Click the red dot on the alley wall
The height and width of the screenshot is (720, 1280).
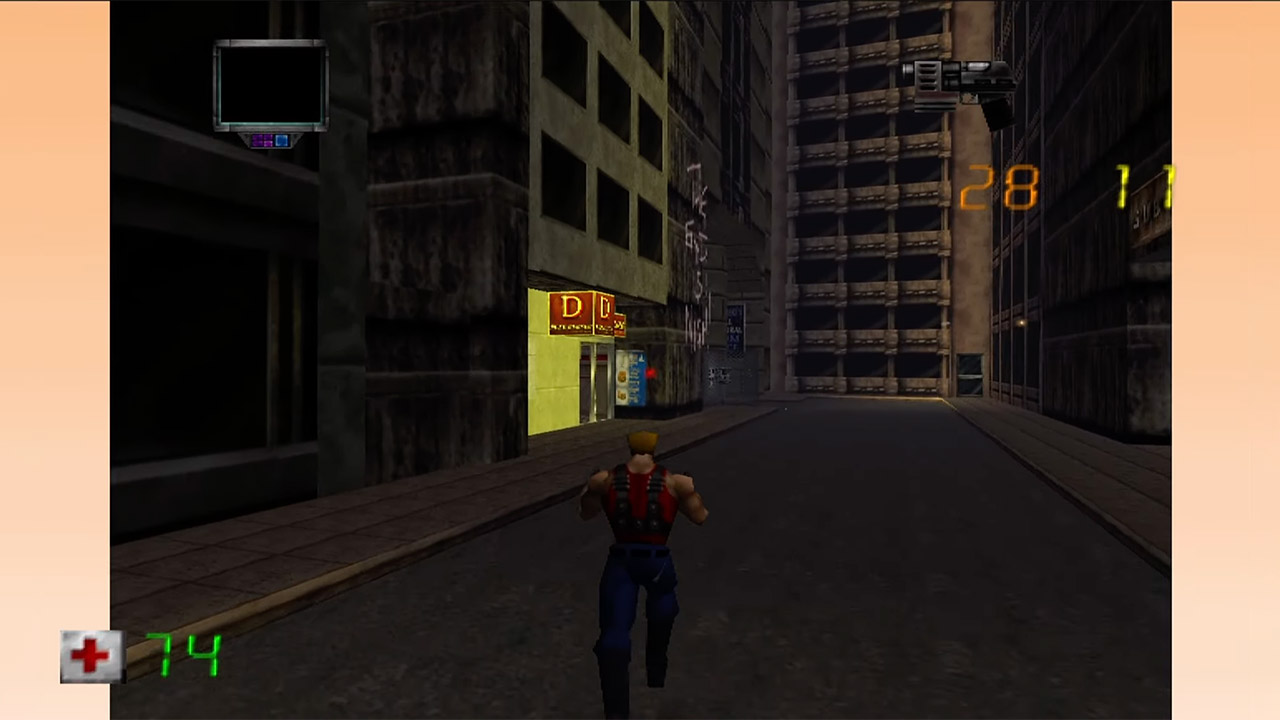(x=651, y=372)
